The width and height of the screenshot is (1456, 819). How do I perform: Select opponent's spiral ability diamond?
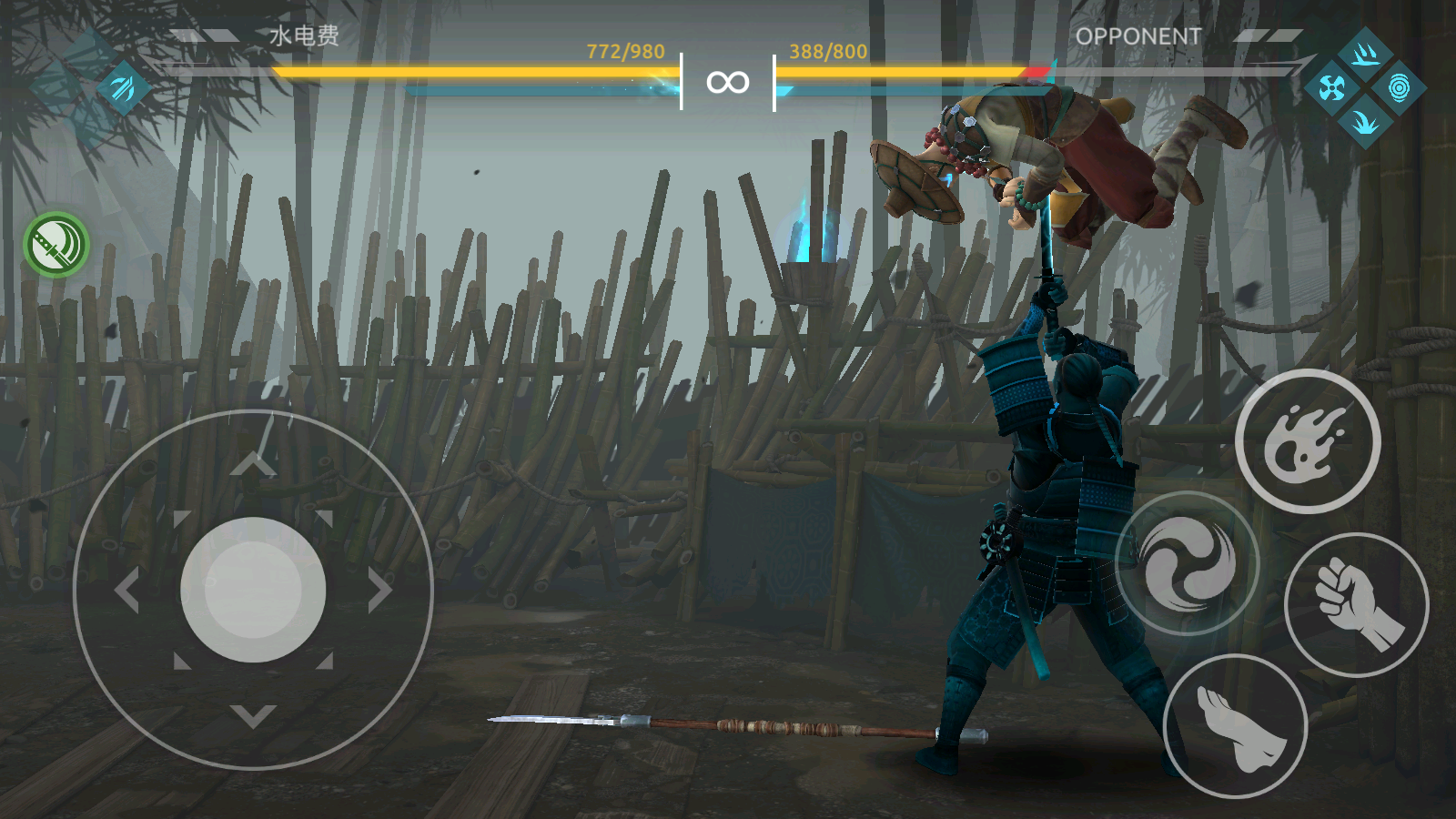click(1399, 88)
